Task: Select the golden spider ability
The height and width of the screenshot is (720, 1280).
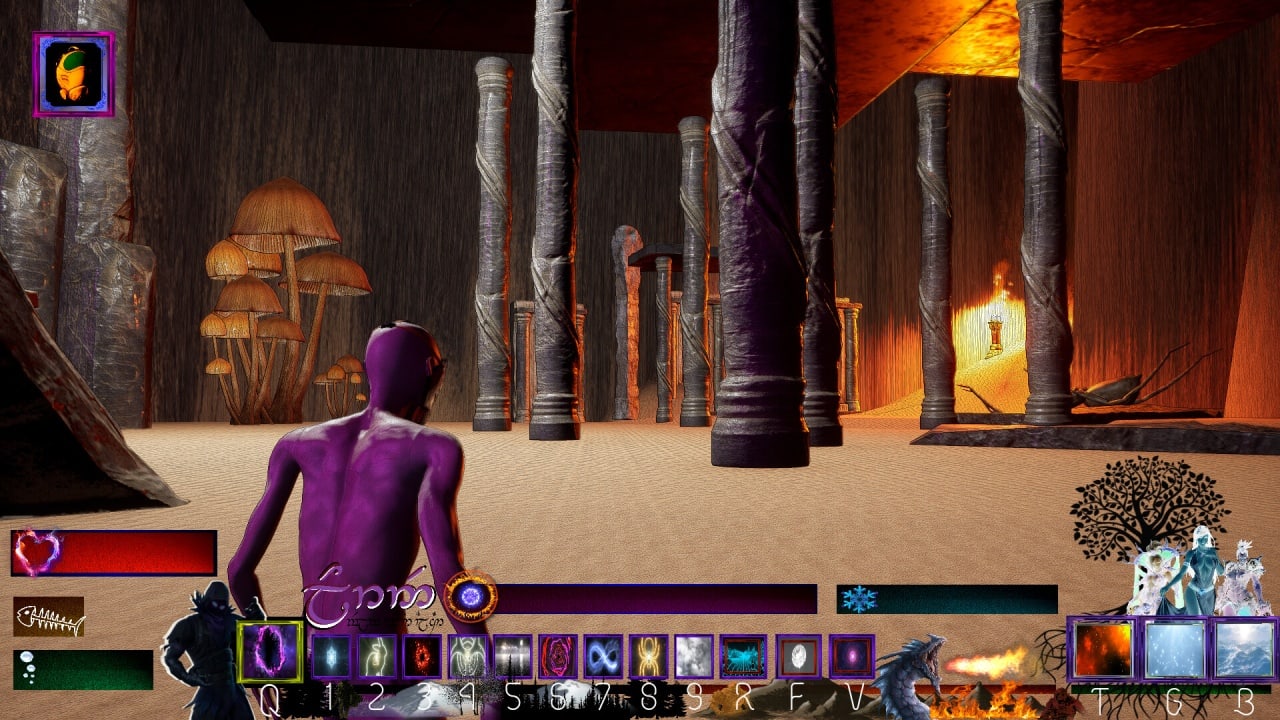Action: (x=648, y=656)
